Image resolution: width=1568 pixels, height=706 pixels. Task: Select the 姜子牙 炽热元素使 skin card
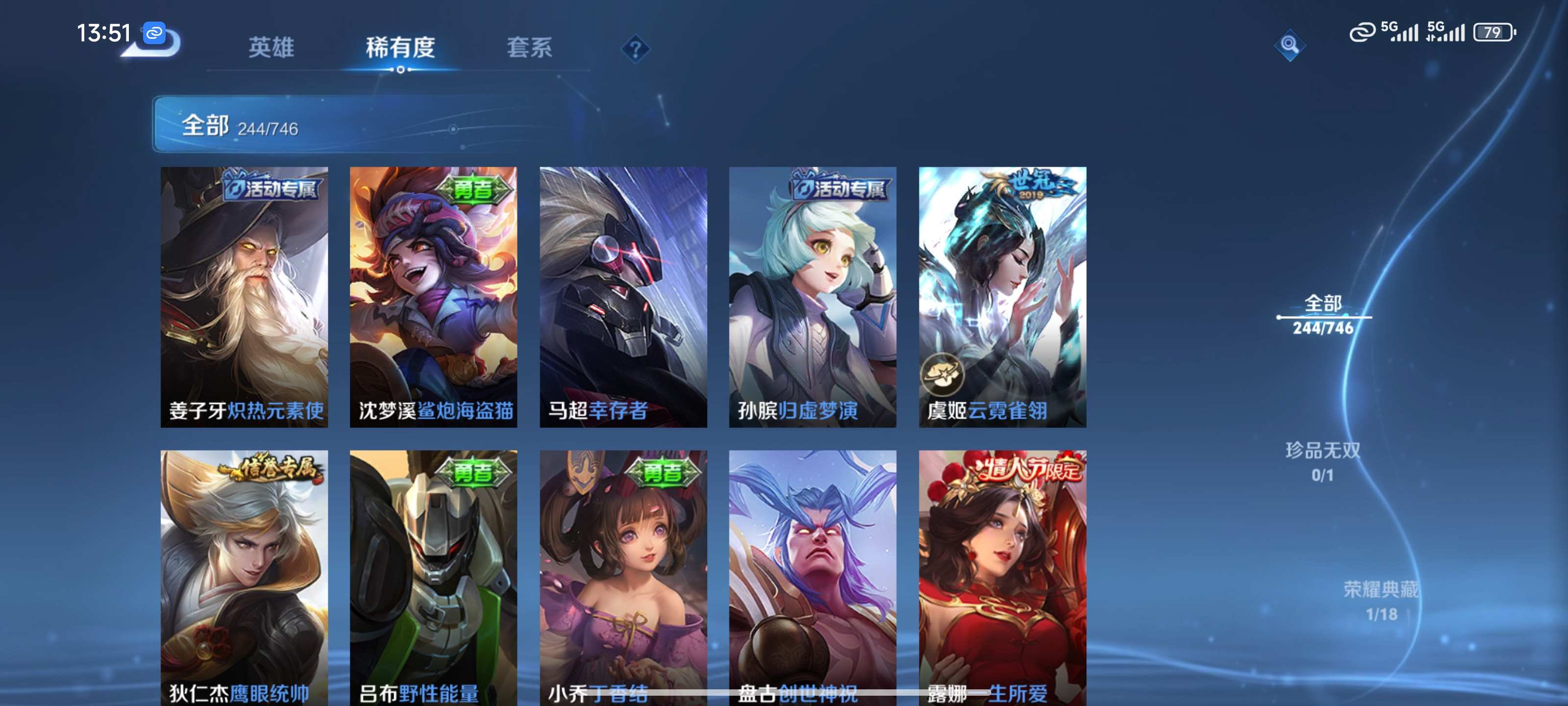point(244,297)
